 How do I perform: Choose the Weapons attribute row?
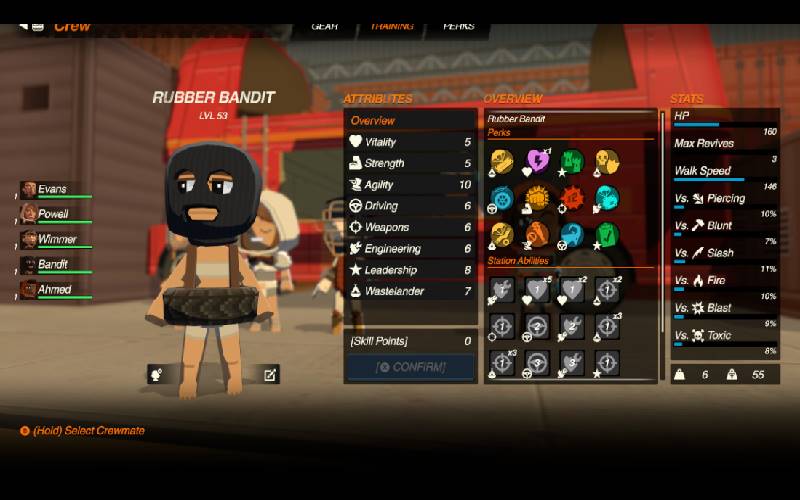click(410, 227)
